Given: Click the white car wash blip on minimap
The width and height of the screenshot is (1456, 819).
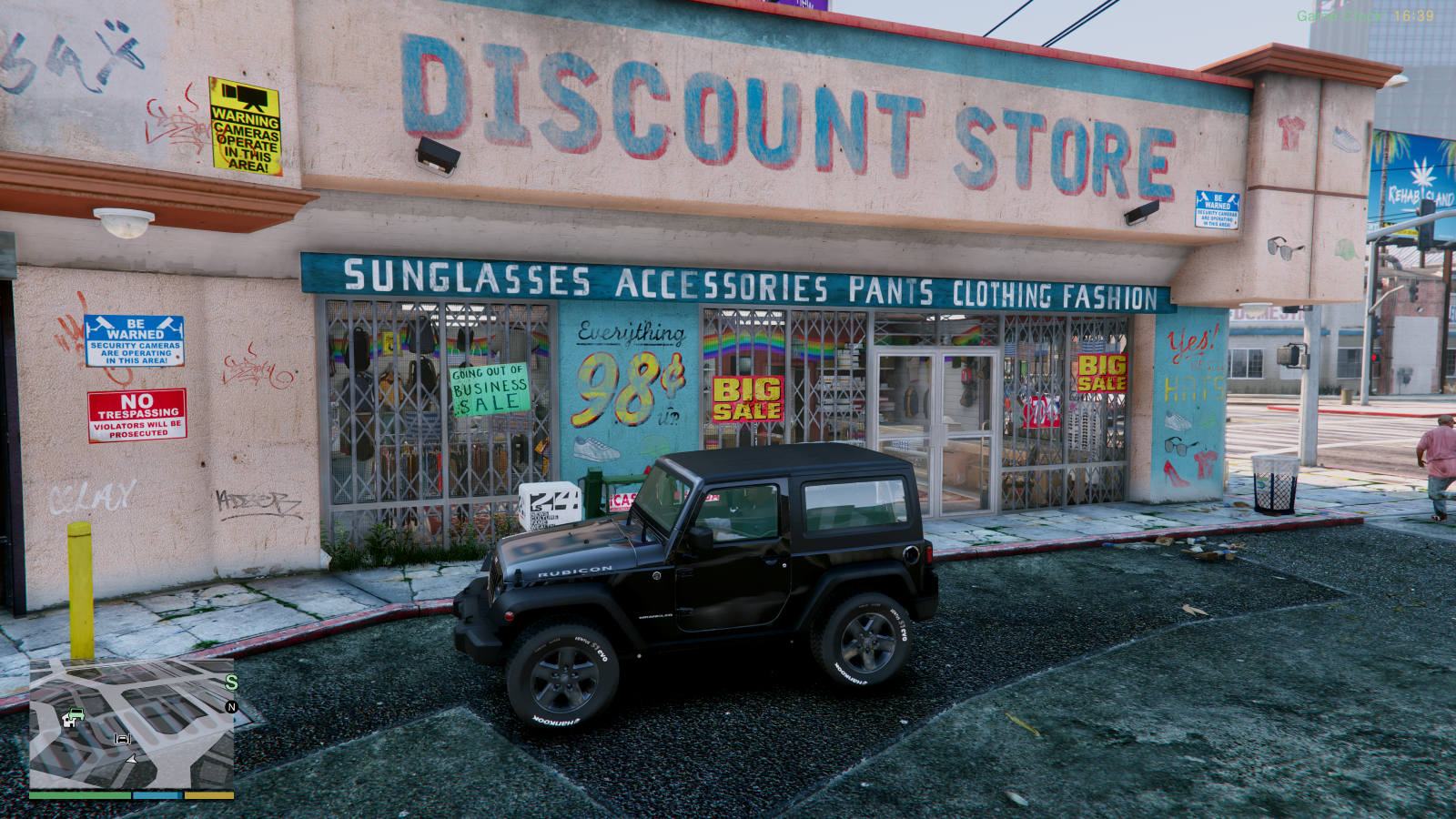Looking at the screenshot, I should tap(122, 739).
